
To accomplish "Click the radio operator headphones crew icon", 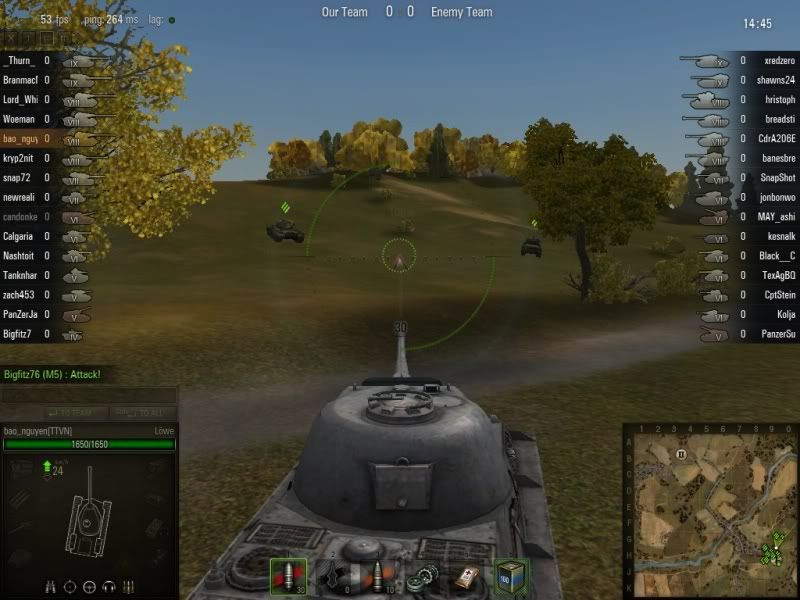I will click(x=108, y=587).
